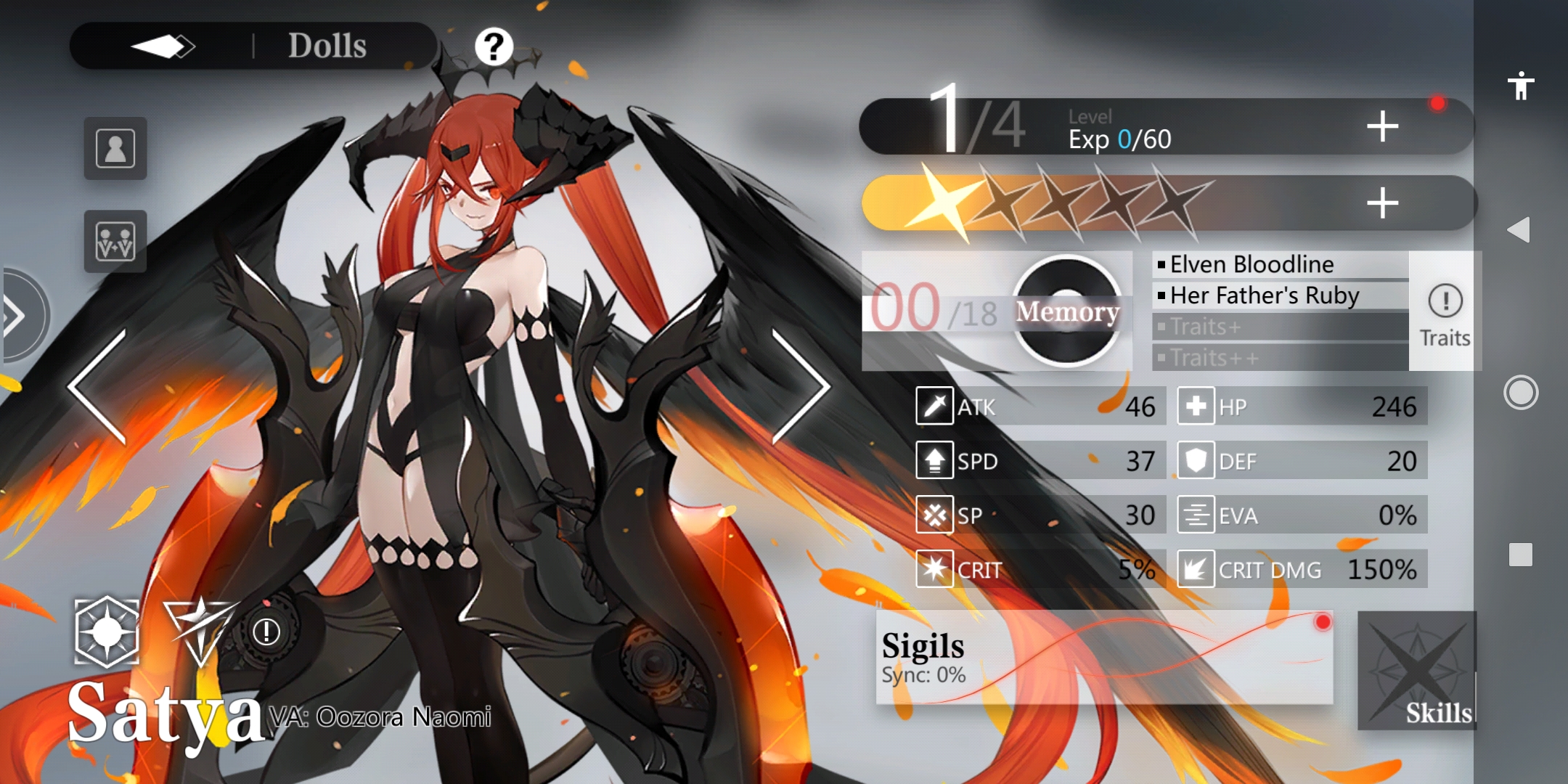Image resolution: width=1568 pixels, height=784 pixels.
Task: Open the Skills menu
Action: (1416, 671)
